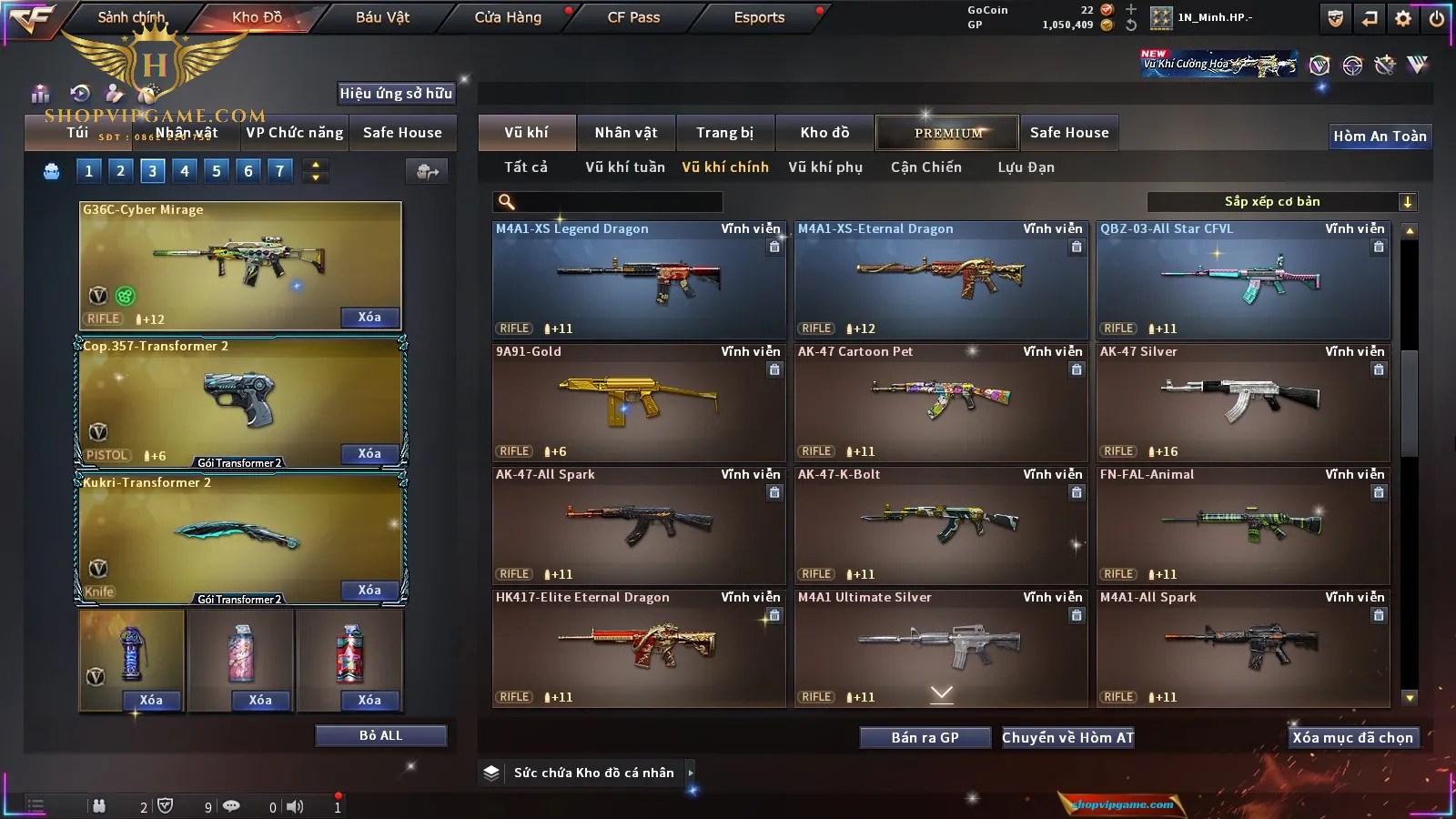Open settings with the gear icon
The image size is (1456, 819).
coord(1403,18)
